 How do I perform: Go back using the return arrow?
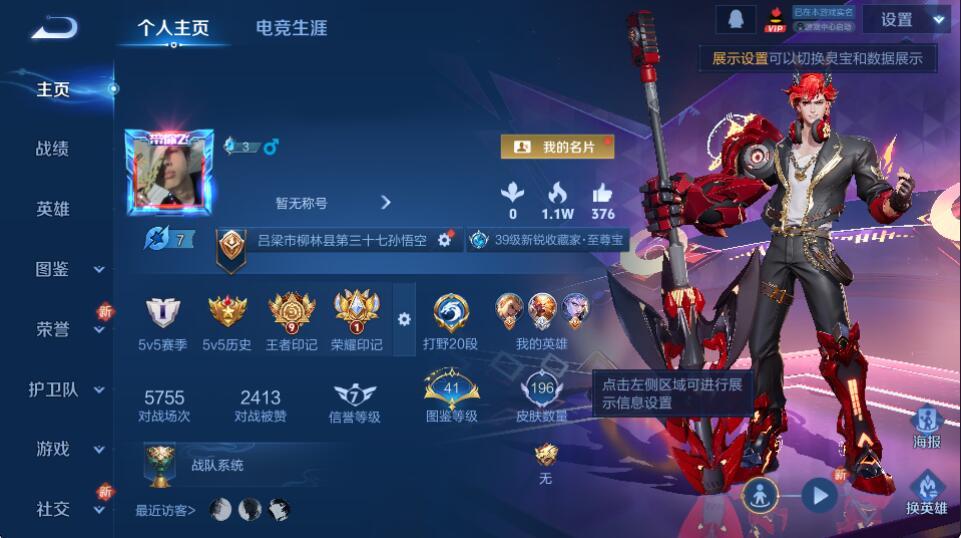click(54, 27)
